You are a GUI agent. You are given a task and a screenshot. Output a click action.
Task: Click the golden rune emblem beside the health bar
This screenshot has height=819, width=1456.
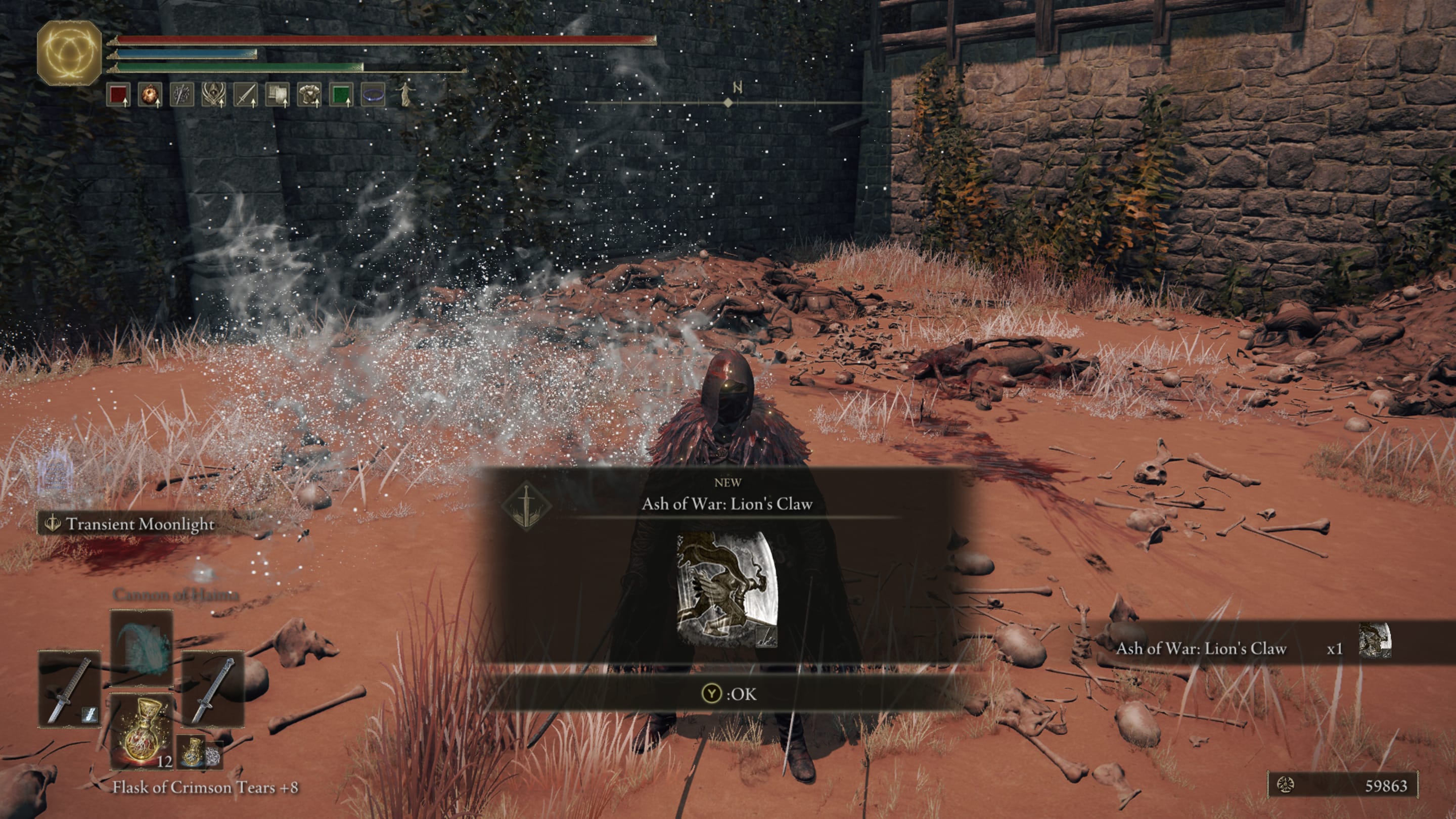[x=69, y=54]
